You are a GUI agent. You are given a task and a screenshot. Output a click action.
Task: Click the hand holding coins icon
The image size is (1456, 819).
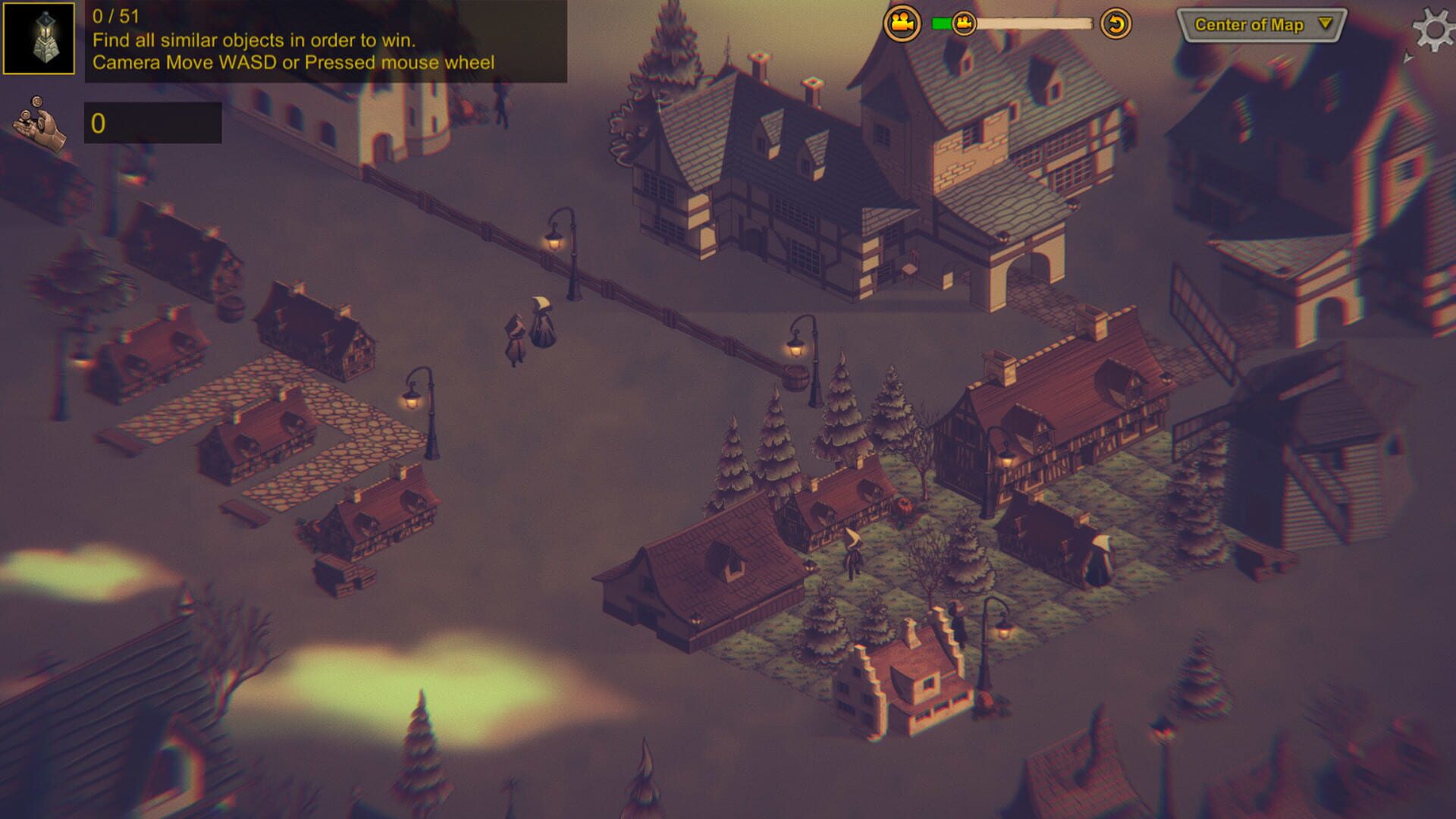(x=38, y=123)
